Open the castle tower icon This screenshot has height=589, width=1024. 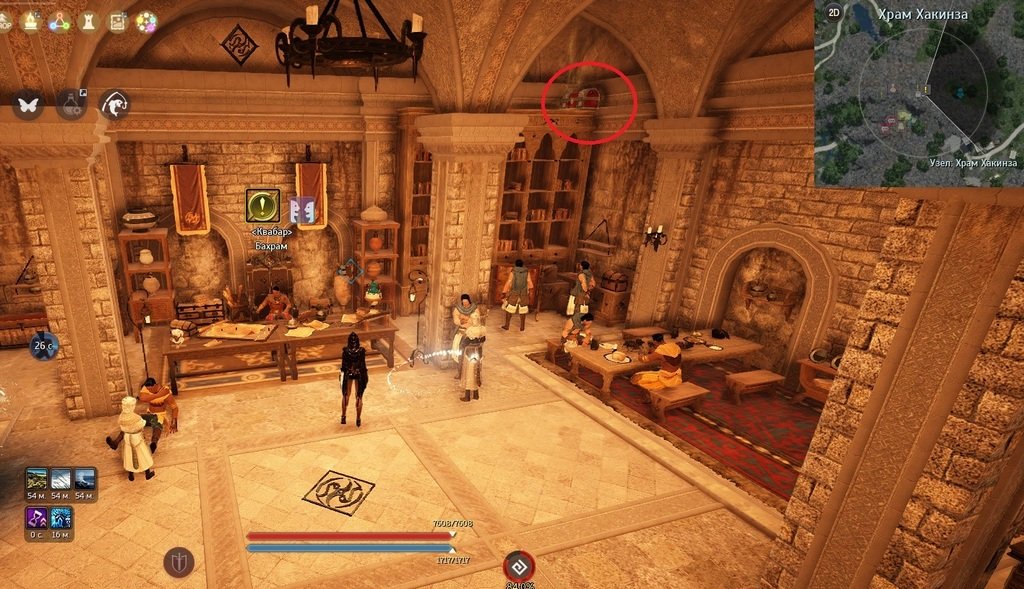pyautogui.click(x=88, y=20)
